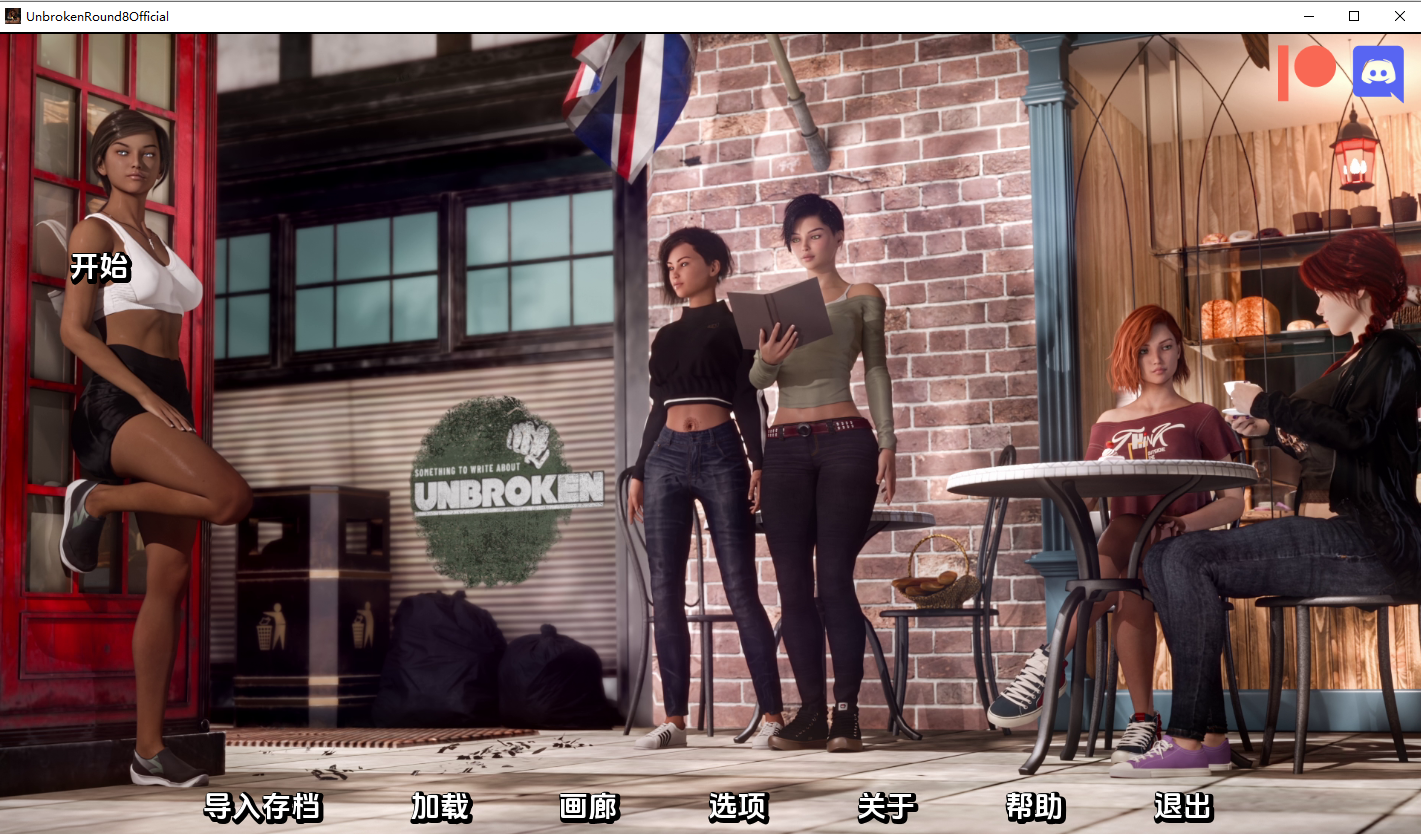Viewport: 1421px width, 834px height.
Task: Open the 加载 load game screen
Action: click(x=440, y=806)
